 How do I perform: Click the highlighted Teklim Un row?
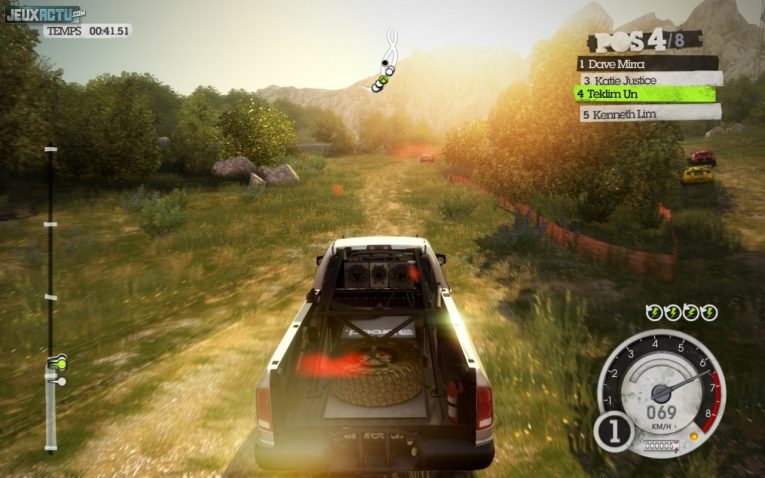pyautogui.click(x=646, y=94)
